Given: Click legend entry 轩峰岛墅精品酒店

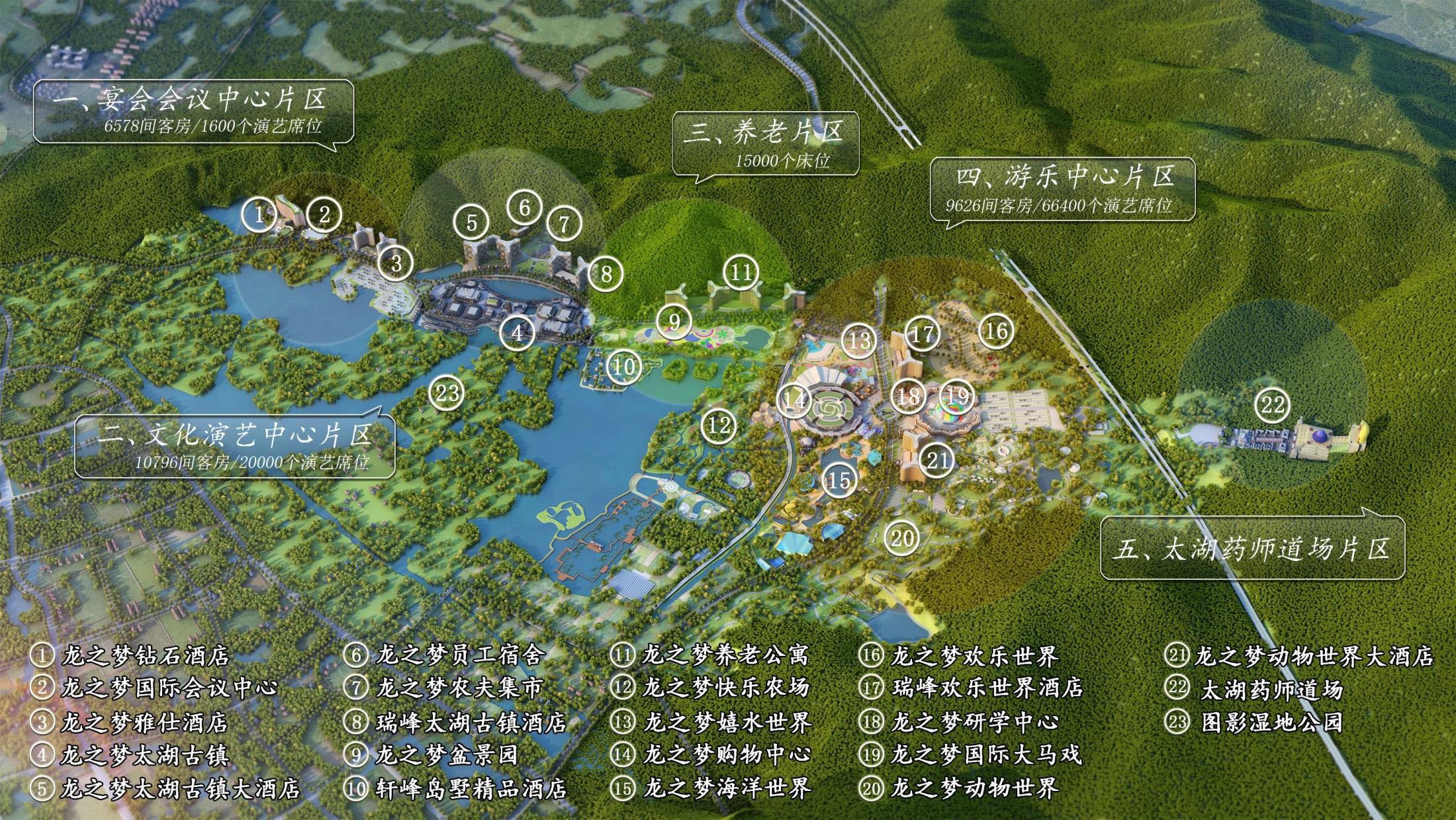Looking at the screenshot, I should point(471,788).
